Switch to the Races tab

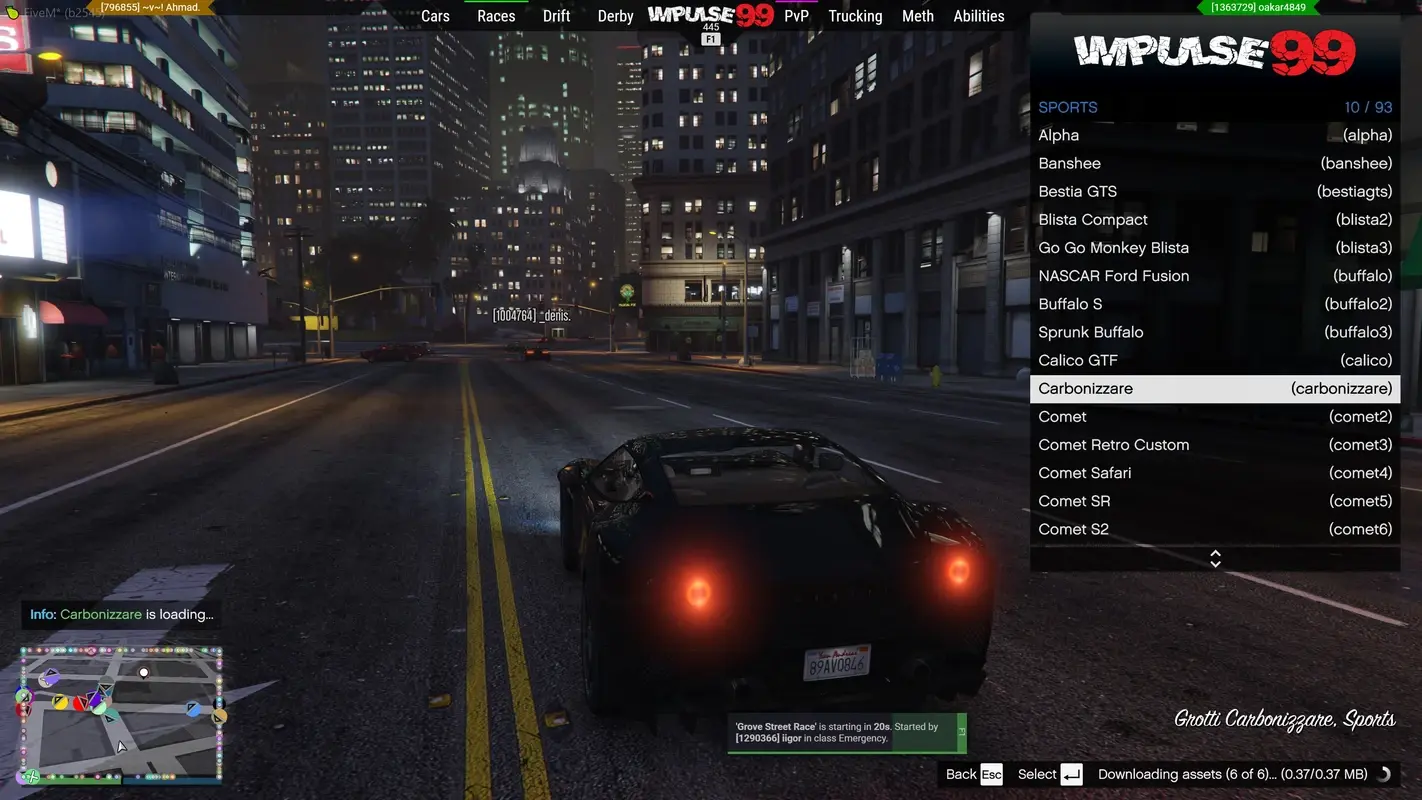point(496,16)
